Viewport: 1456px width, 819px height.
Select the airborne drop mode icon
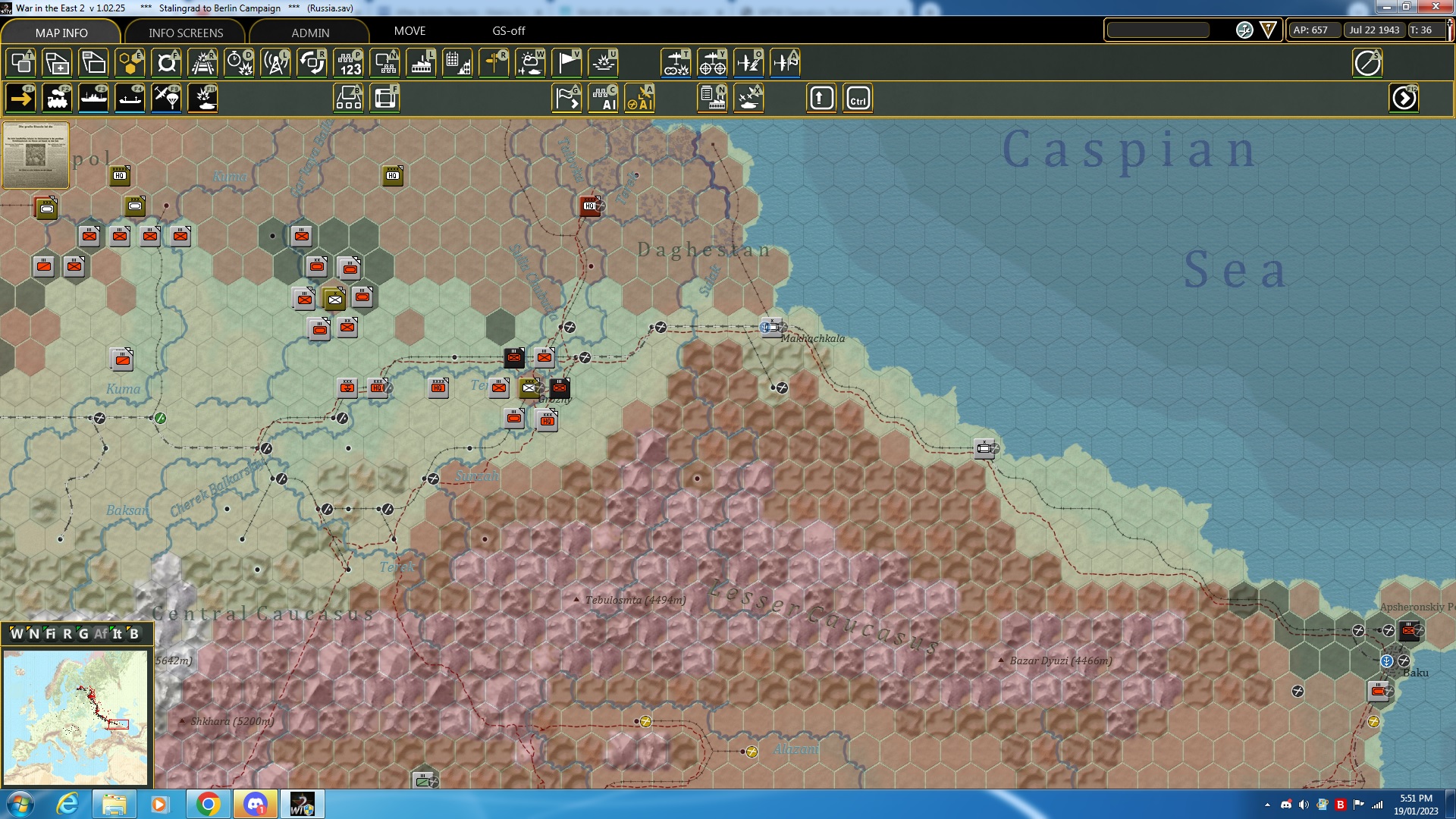click(166, 98)
